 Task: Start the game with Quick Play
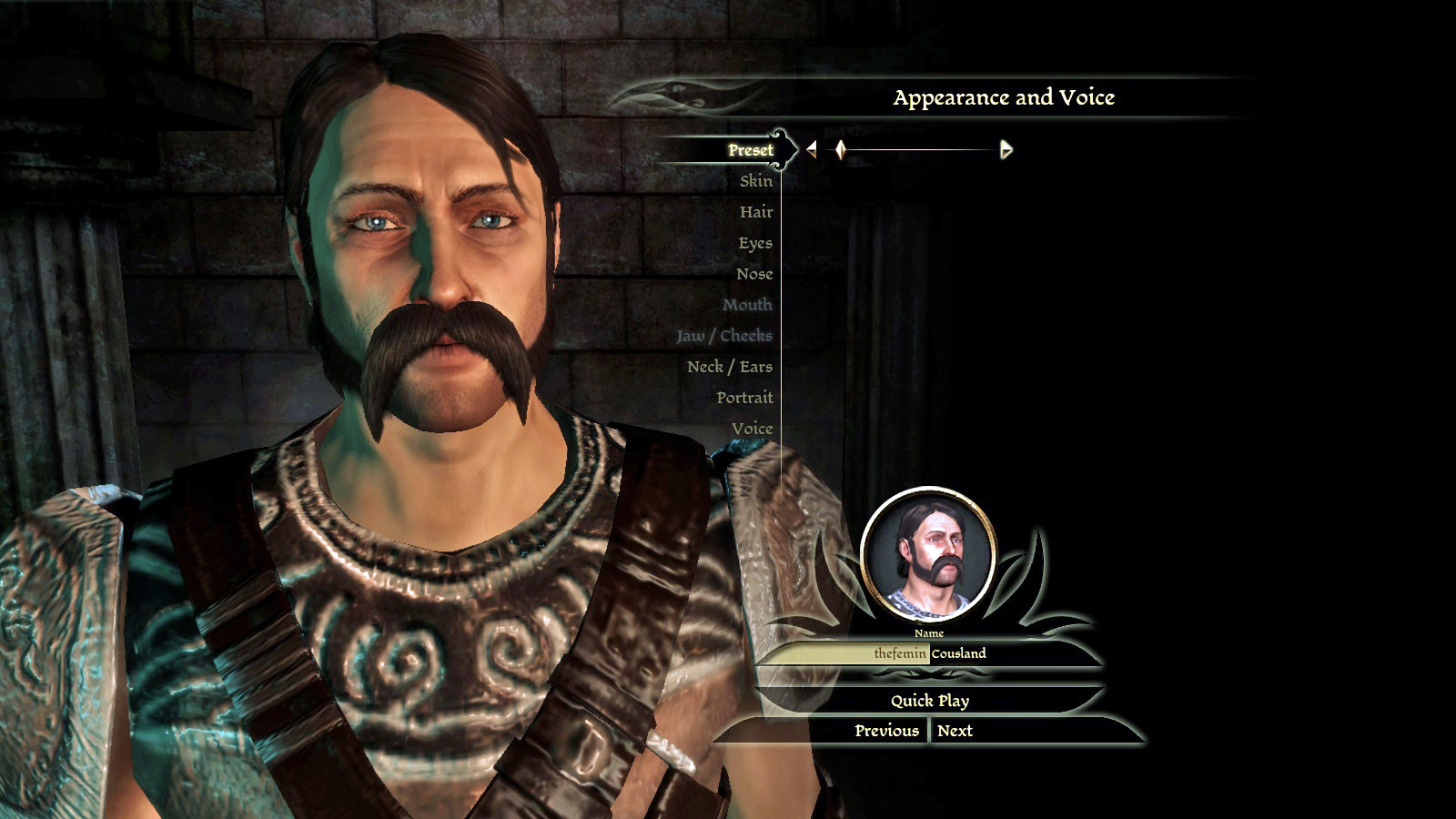[929, 701]
